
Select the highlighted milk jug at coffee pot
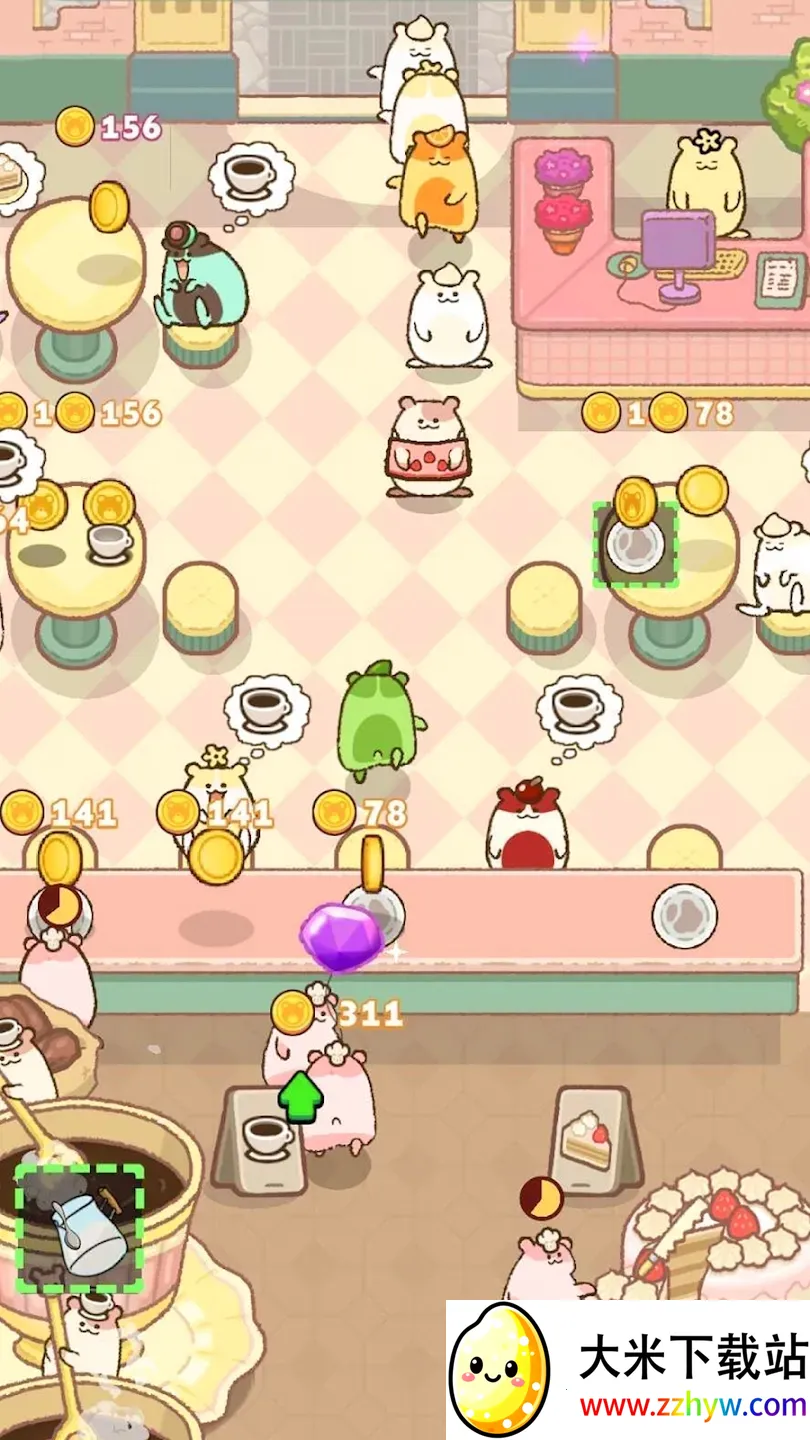point(80,1228)
